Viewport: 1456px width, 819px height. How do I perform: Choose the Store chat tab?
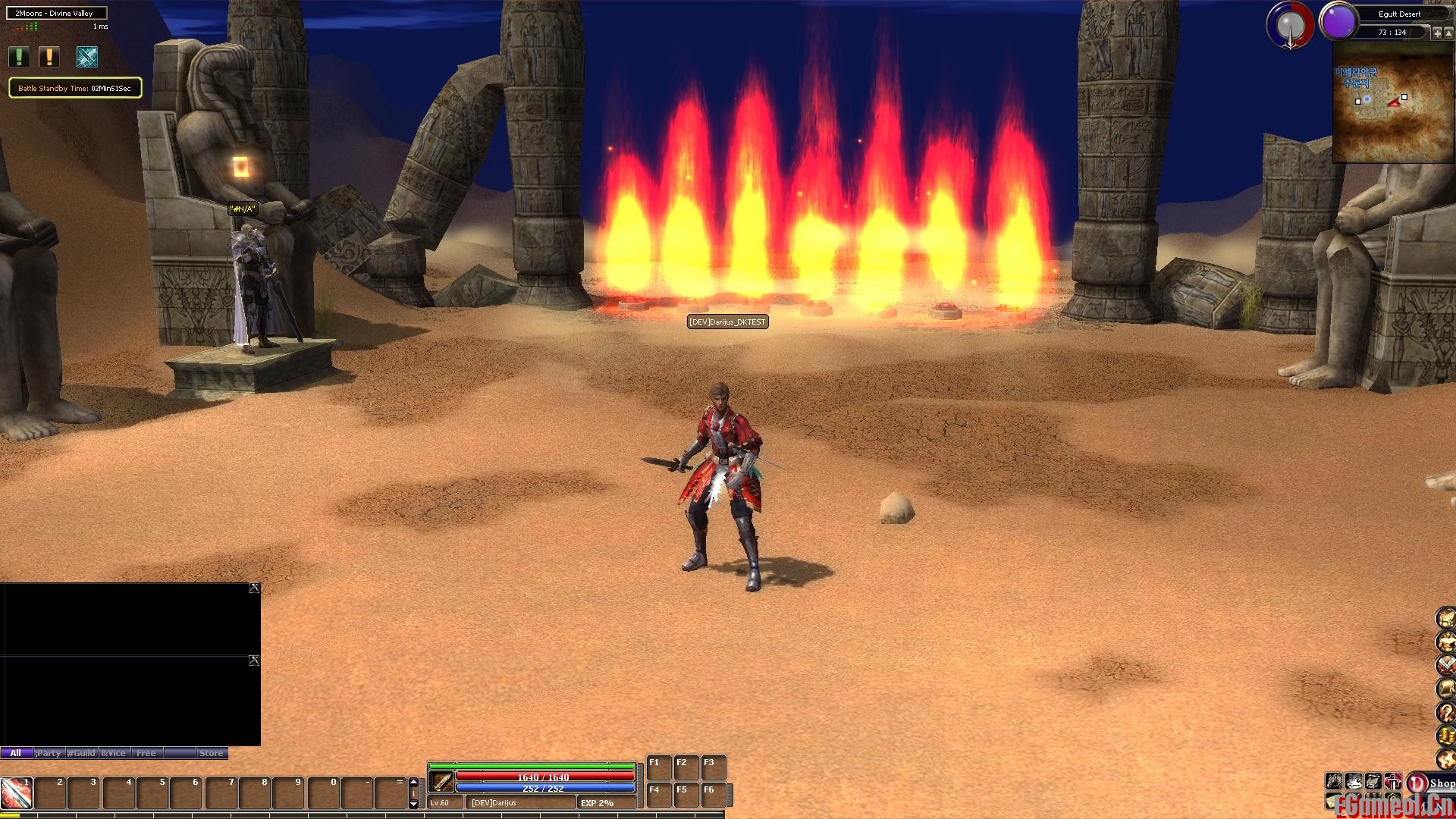(211, 753)
